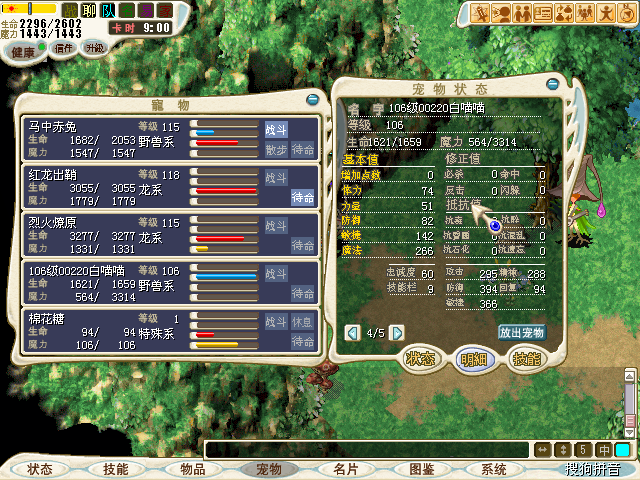640x480 pixels.
Task: Go to the next pet page arrow
Action: click(397, 332)
